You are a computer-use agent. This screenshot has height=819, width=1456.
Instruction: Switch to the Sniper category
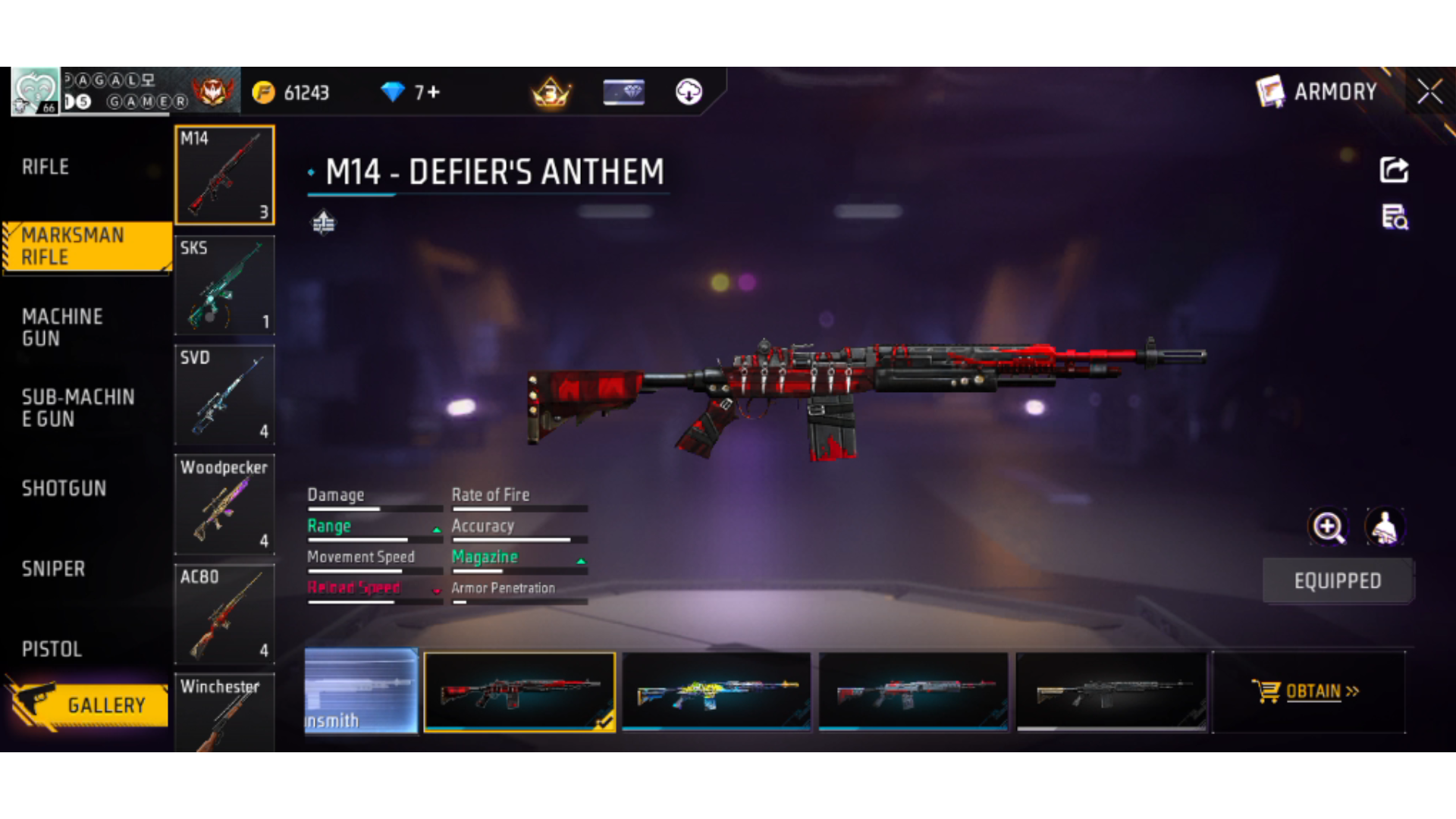[x=53, y=569]
